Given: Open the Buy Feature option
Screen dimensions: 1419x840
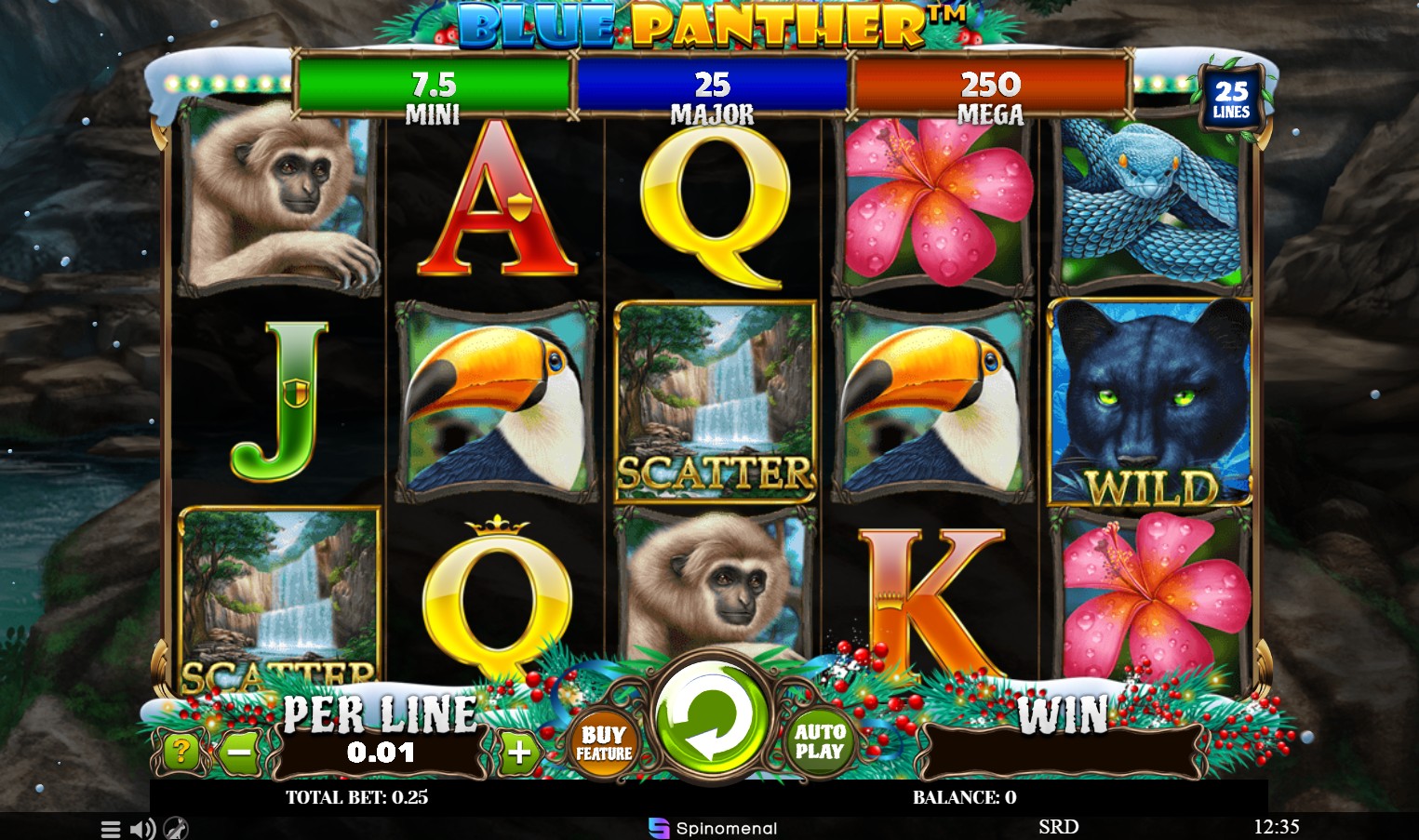Looking at the screenshot, I should coord(605,742).
